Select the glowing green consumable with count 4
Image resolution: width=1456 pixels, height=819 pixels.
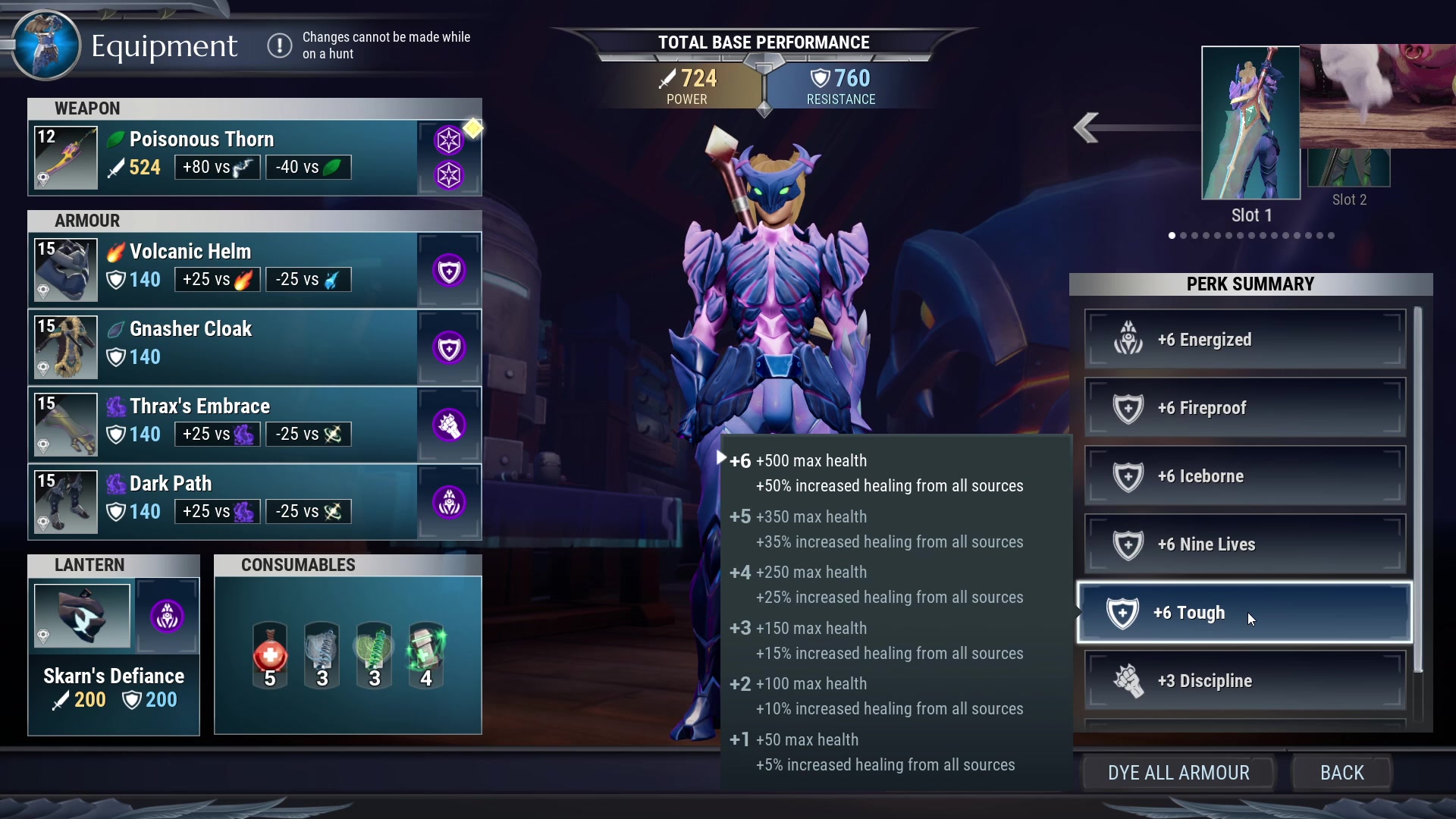(426, 655)
